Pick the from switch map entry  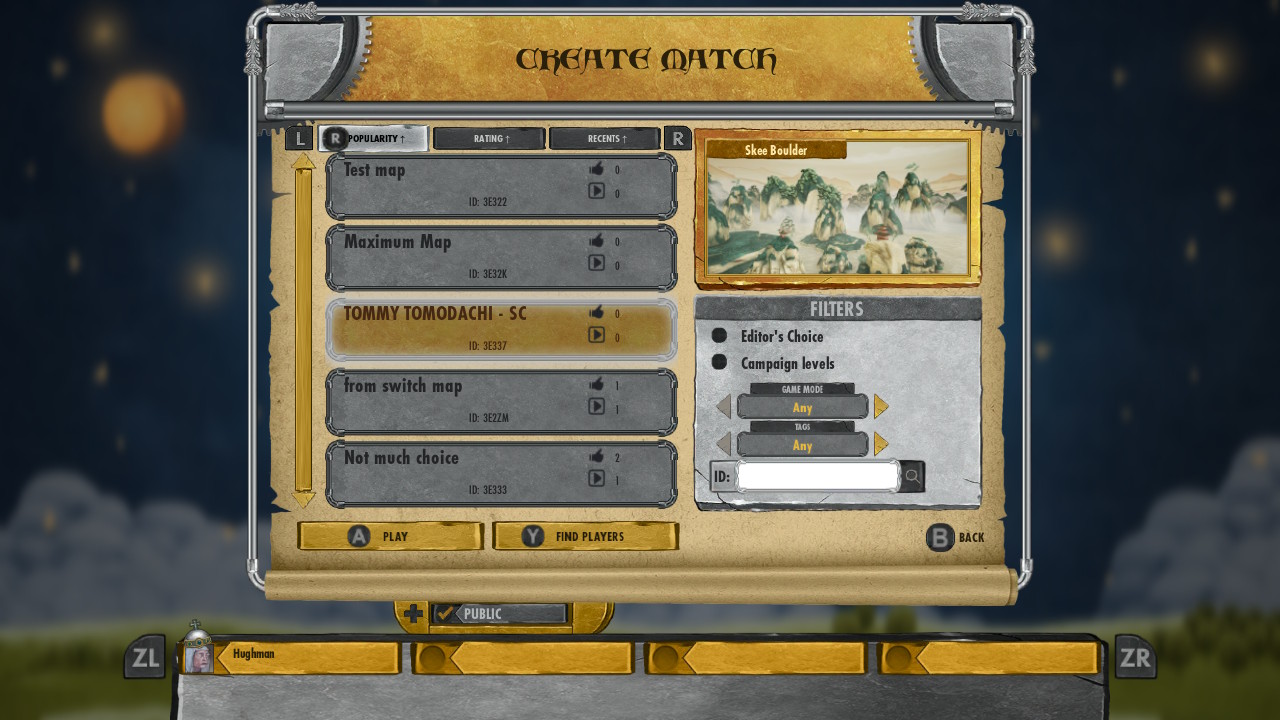click(501, 402)
